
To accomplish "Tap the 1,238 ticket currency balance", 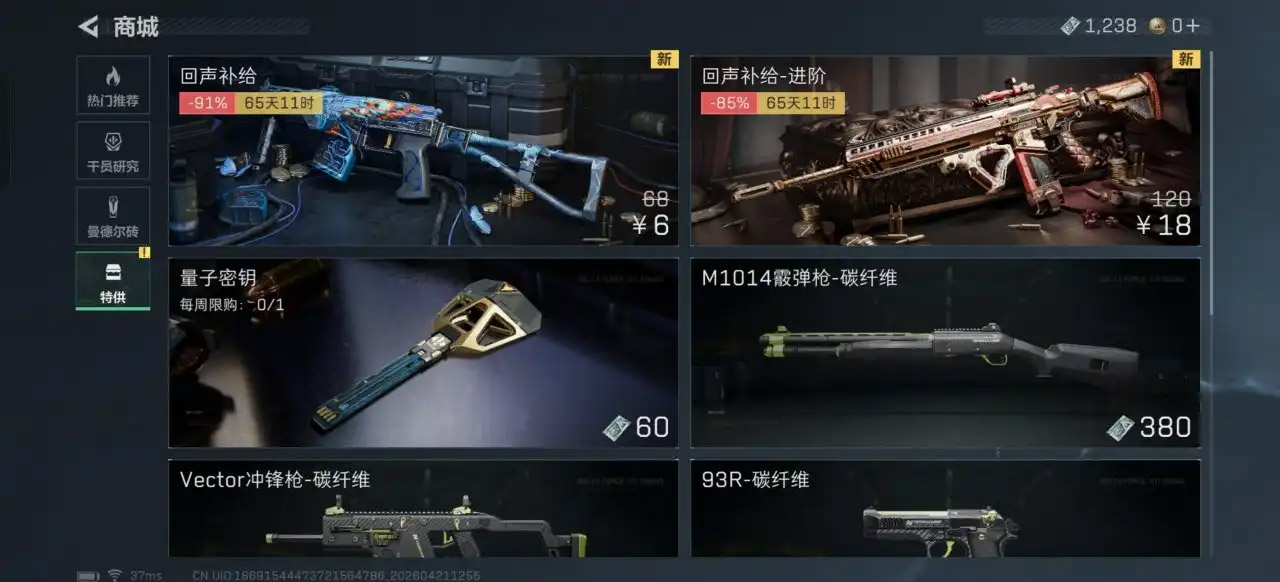I will click(x=1099, y=26).
